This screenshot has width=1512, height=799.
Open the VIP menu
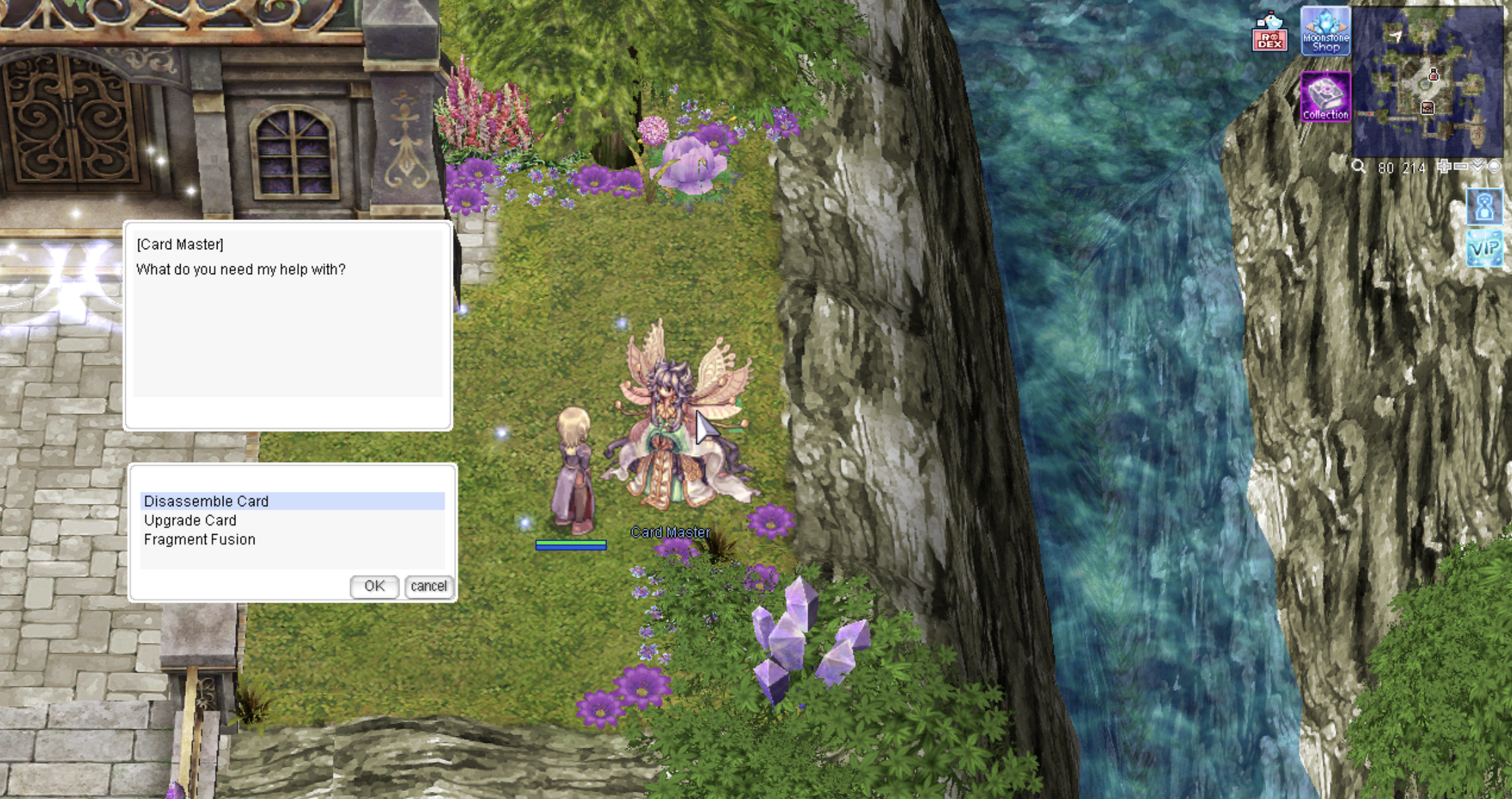(1484, 249)
